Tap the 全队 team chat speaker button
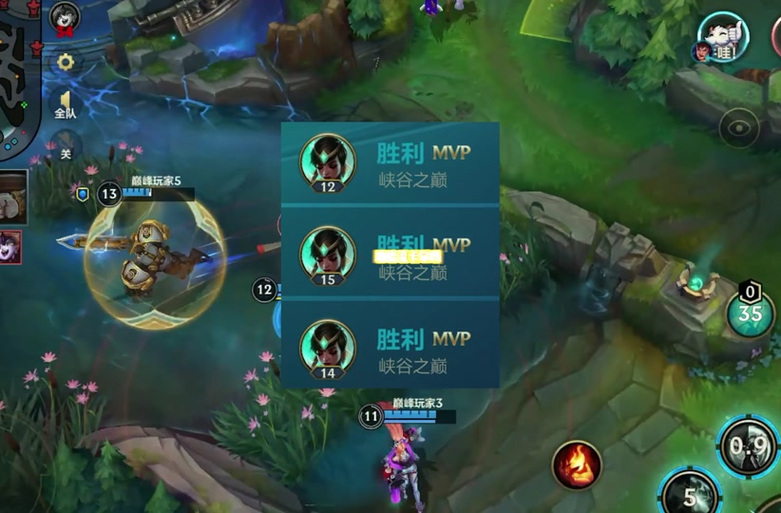 (66, 105)
